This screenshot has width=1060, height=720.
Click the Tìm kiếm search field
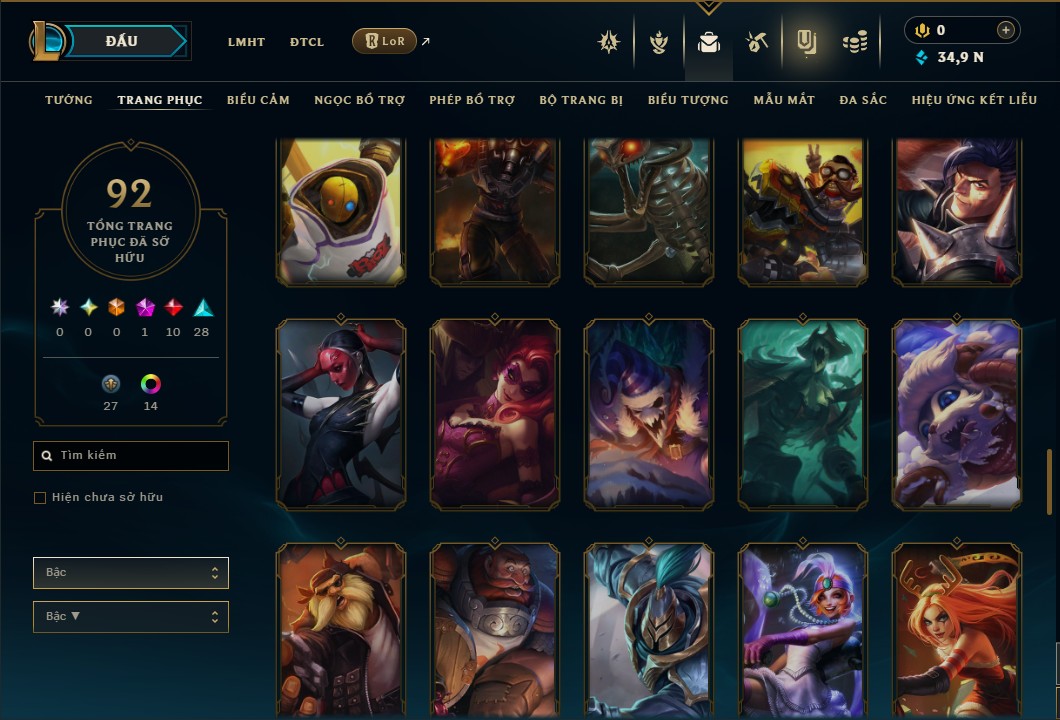[x=131, y=456]
